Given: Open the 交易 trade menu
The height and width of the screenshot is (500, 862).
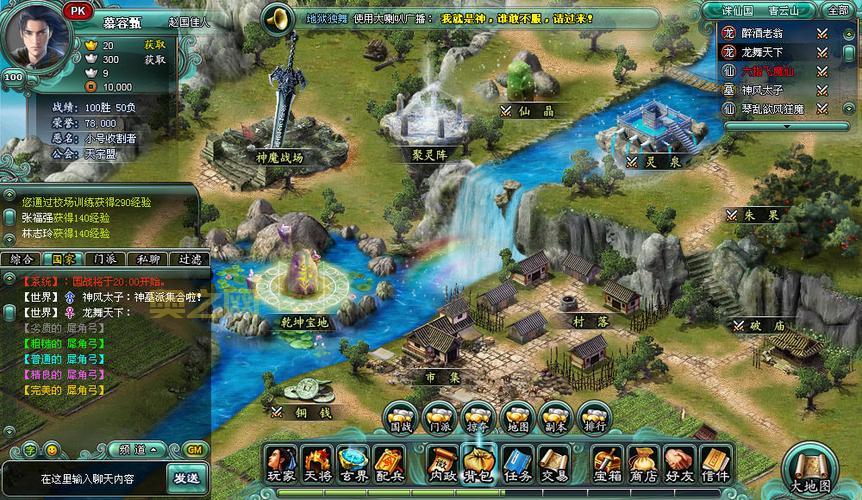Looking at the screenshot, I should (x=553, y=463).
